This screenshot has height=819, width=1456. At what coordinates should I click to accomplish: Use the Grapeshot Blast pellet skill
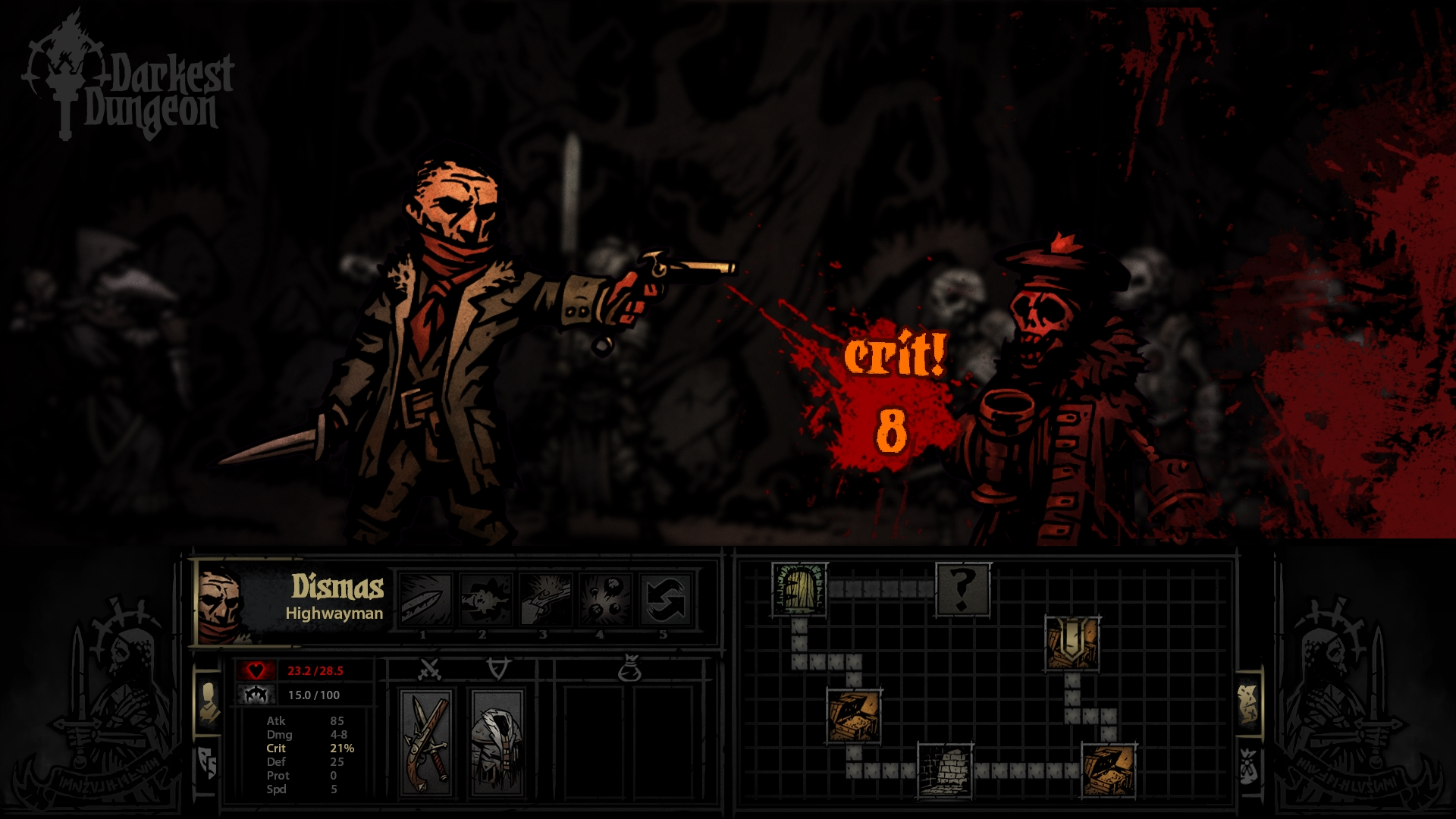(605, 599)
